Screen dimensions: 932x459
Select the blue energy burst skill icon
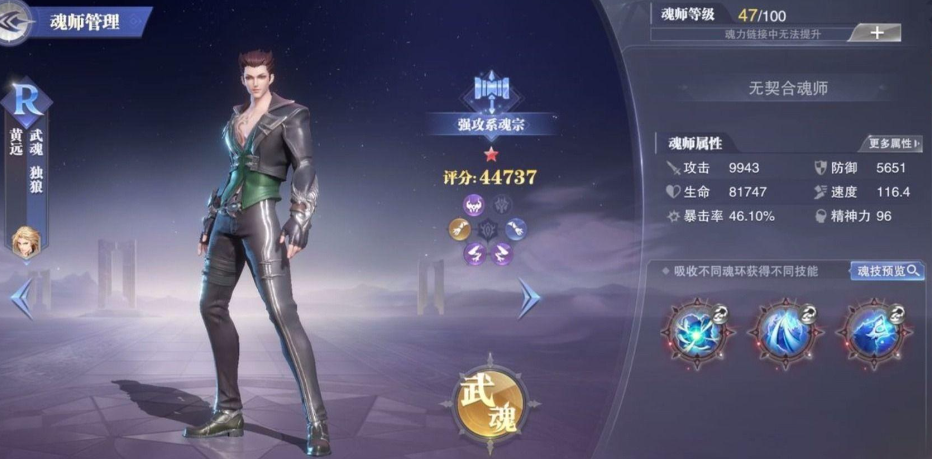[x=697, y=331]
